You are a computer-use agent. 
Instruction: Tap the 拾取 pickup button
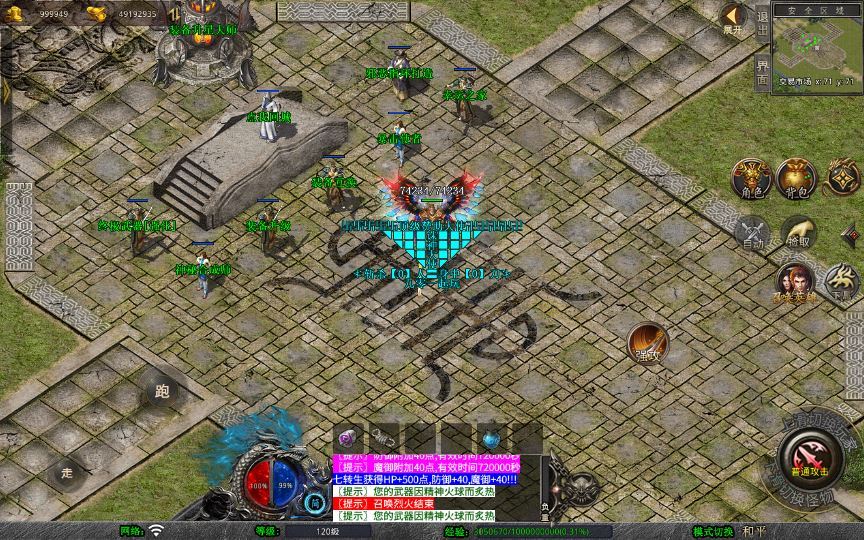pyautogui.click(x=797, y=233)
